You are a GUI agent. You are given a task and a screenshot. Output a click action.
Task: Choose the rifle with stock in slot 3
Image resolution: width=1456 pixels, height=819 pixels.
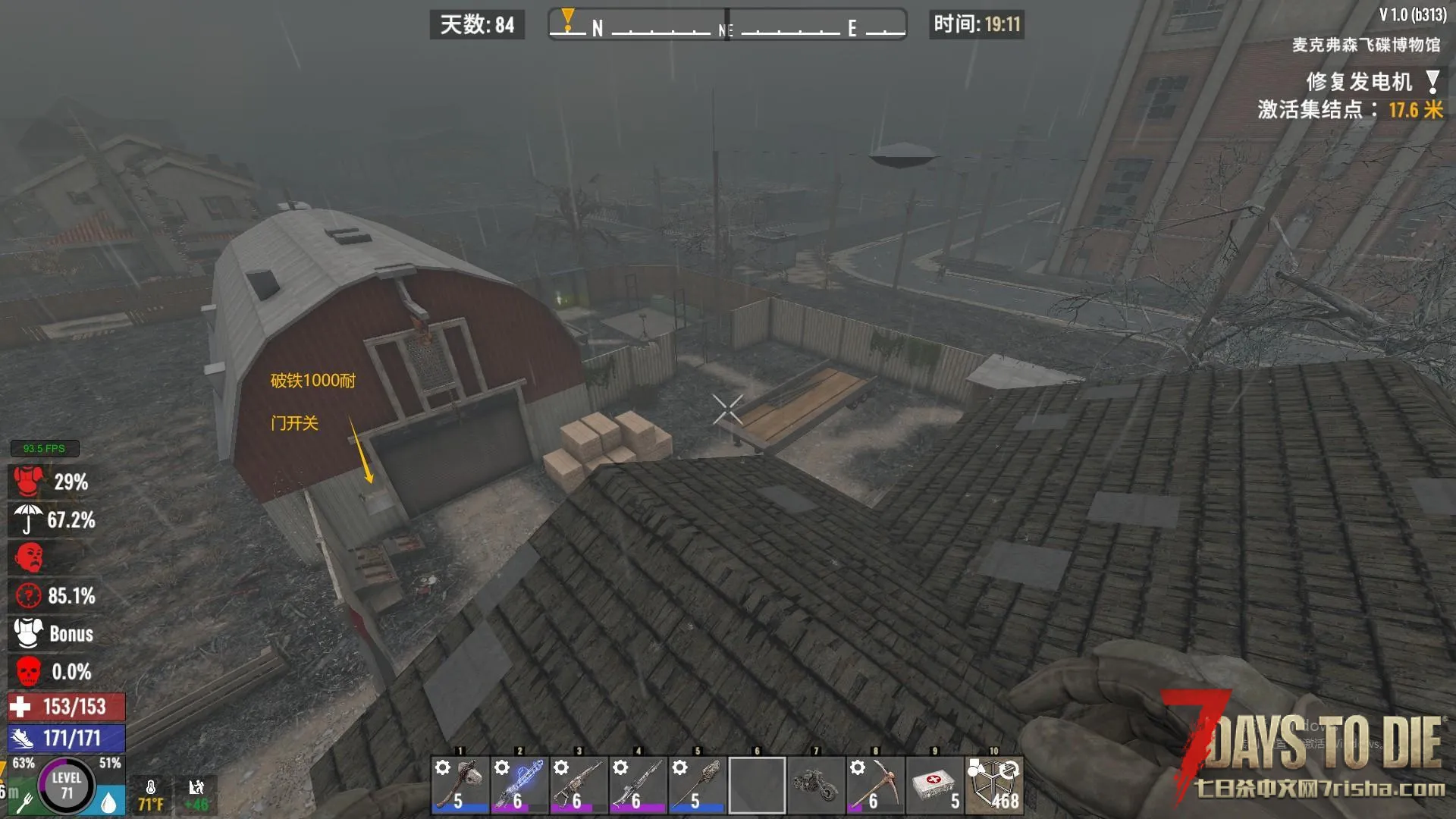pyautogui.click(x=579, y=785)
